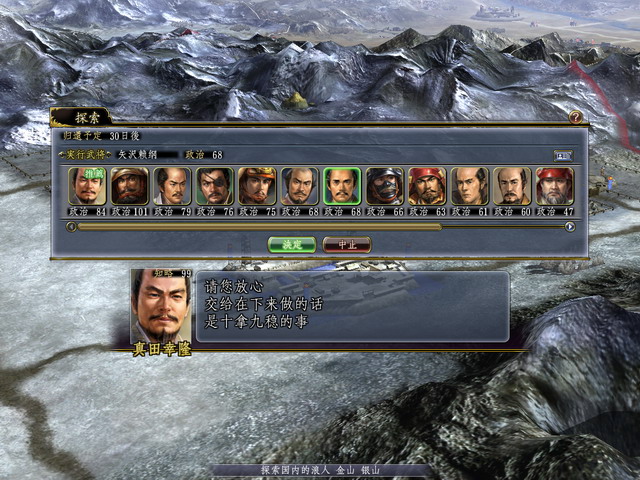
Task: Choose the officer portrait with 政治 84
Action: pos(87,186)
